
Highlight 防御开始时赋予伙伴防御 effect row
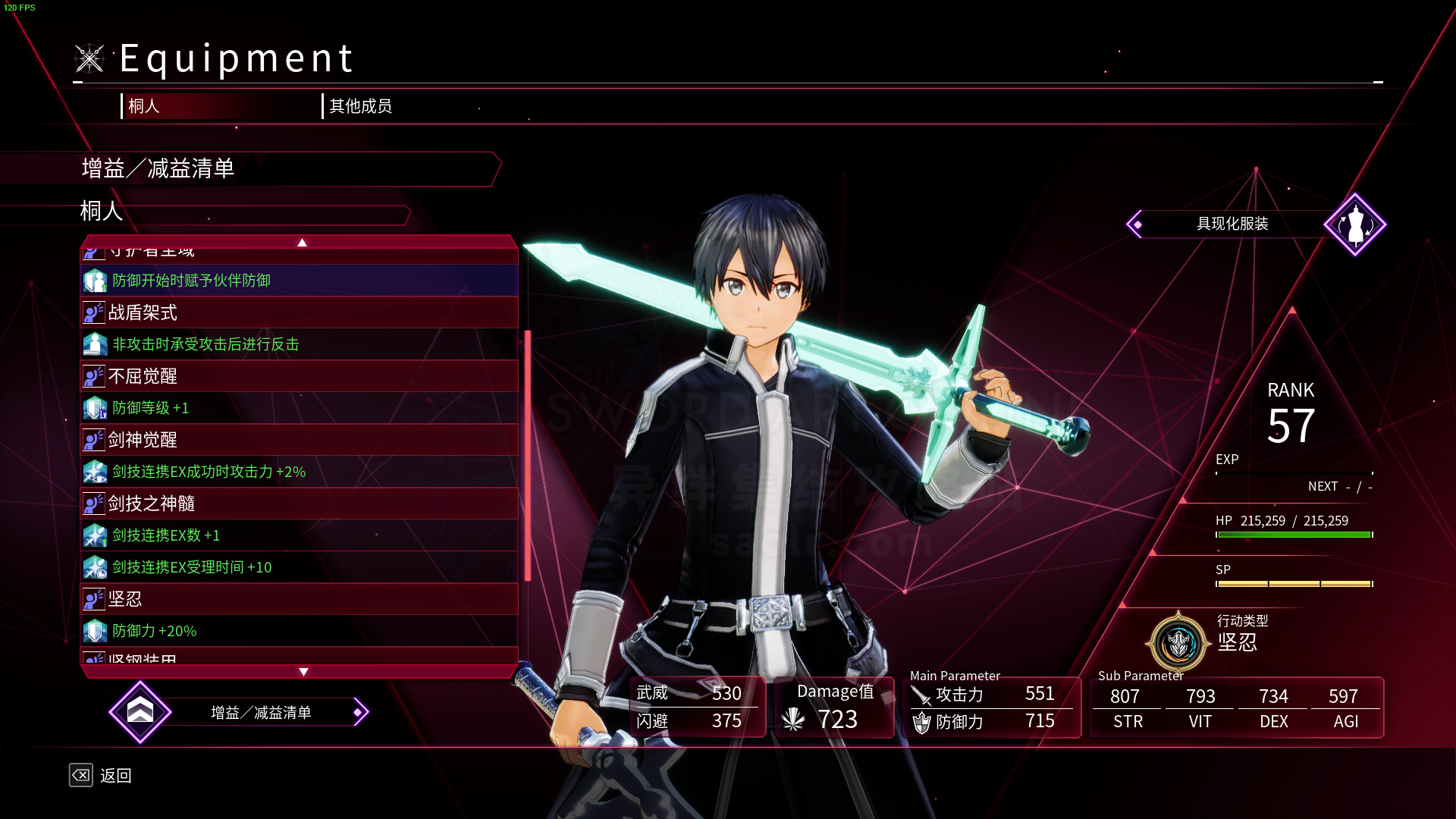click(x=299, y=281)
